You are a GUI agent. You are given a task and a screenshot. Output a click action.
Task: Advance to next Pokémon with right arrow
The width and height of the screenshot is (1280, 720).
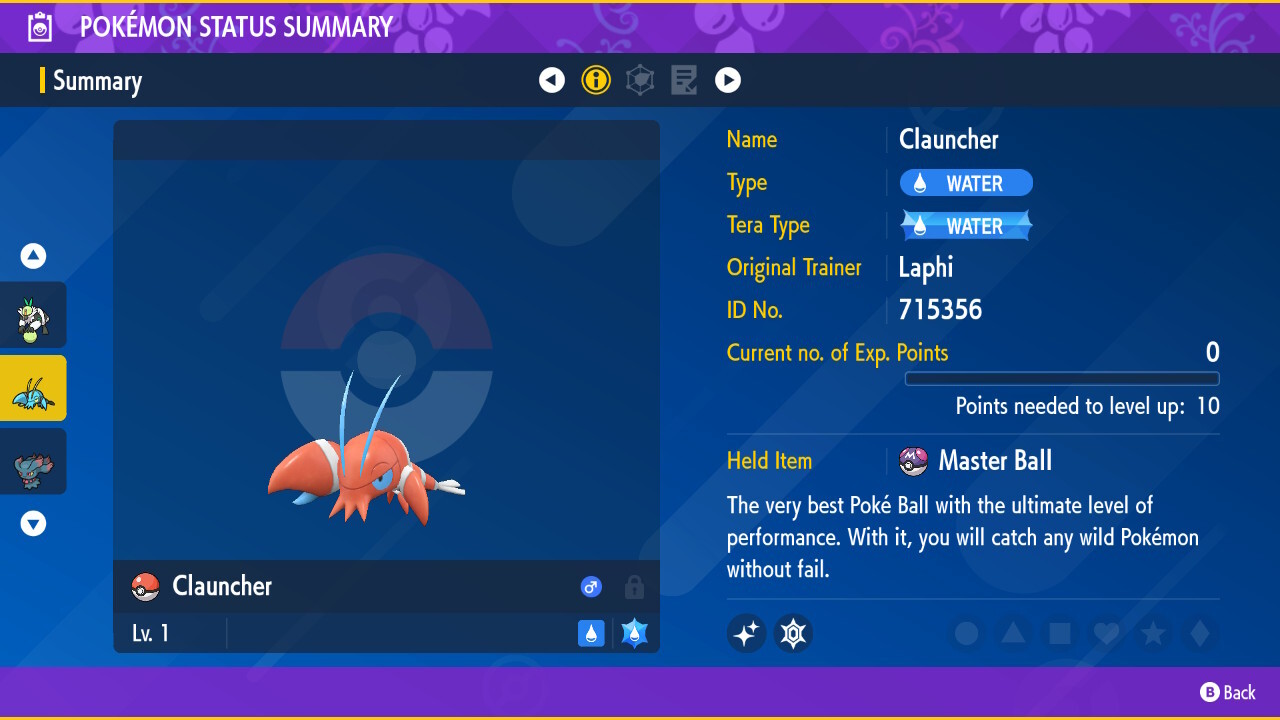click(728, 80)
